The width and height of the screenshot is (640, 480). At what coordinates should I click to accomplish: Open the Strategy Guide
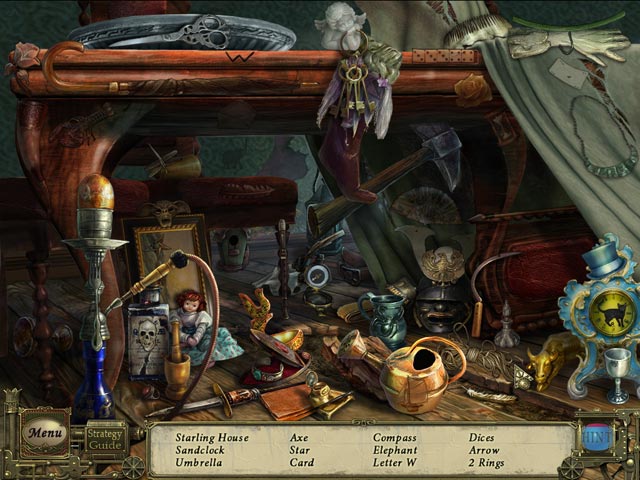click(x=104, y=438)
